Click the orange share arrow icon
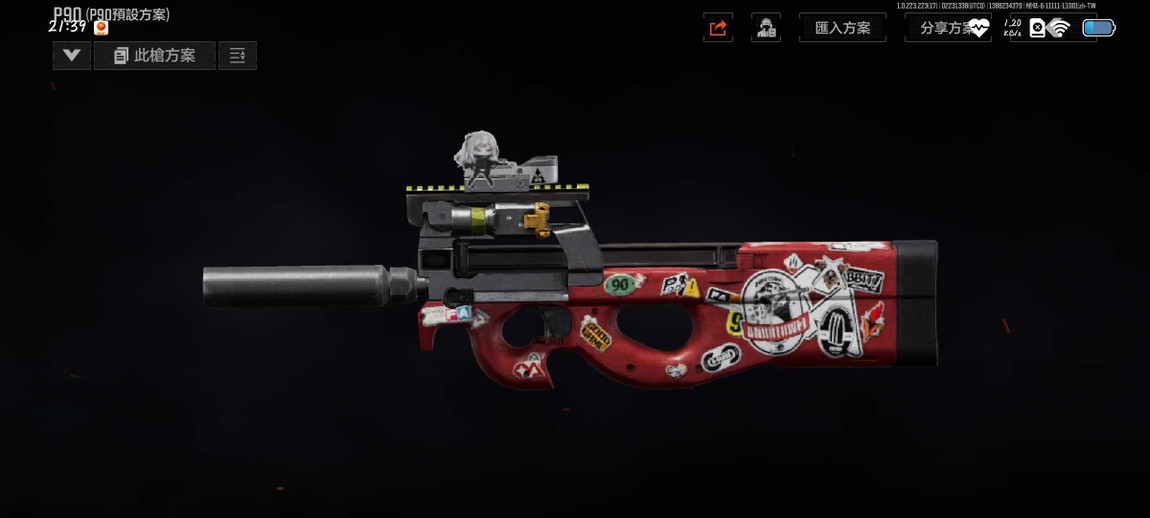This screenshot has height=518, width=1150. point(718,28)
